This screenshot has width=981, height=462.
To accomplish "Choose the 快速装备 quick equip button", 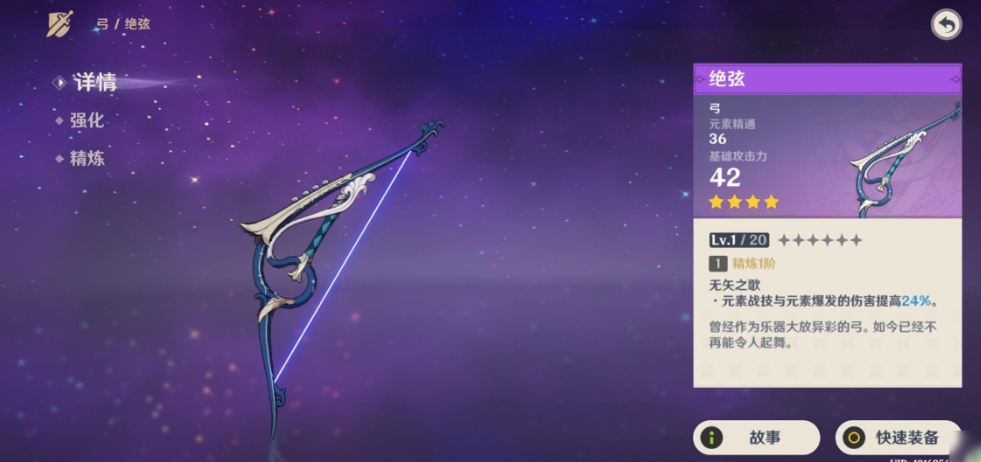I will click(x=895, y=438).
